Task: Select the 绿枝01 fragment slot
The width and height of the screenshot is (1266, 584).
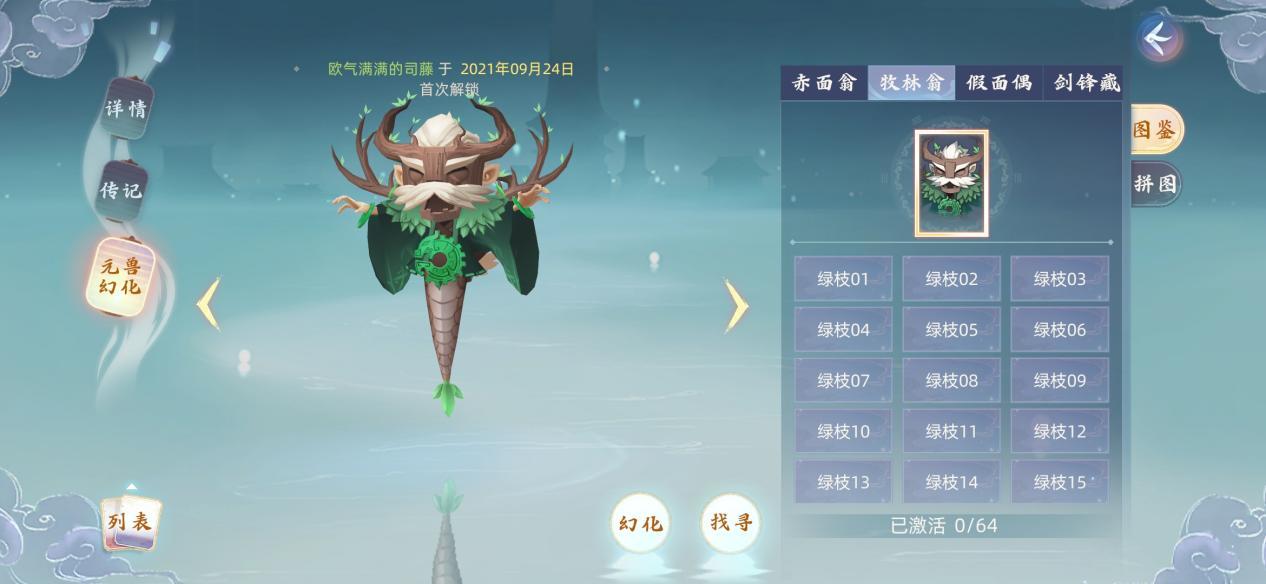Action: (843, 279)
